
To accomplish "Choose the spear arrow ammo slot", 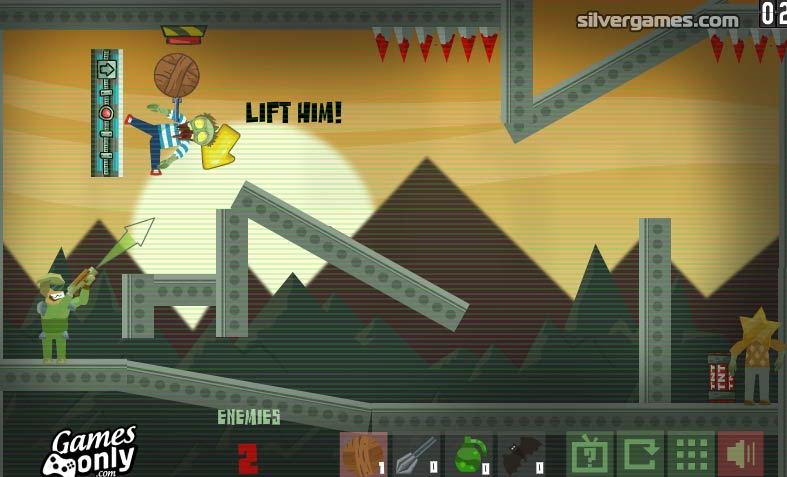I will coord(416,454).
